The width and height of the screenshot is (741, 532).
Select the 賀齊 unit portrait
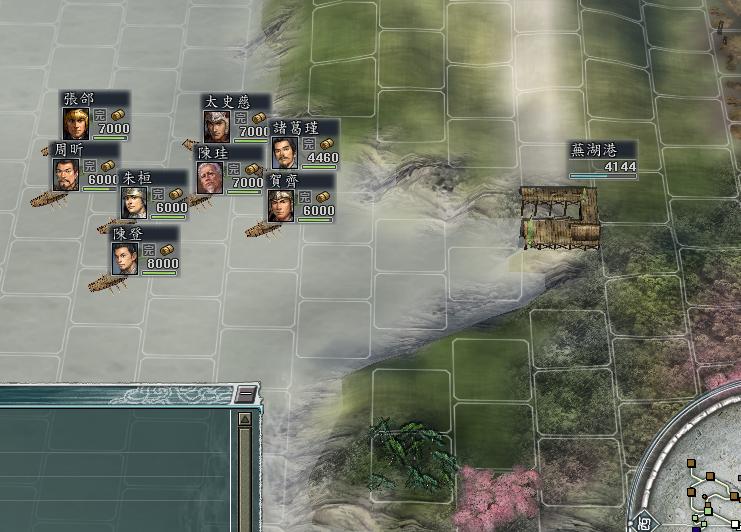[281, 205]
